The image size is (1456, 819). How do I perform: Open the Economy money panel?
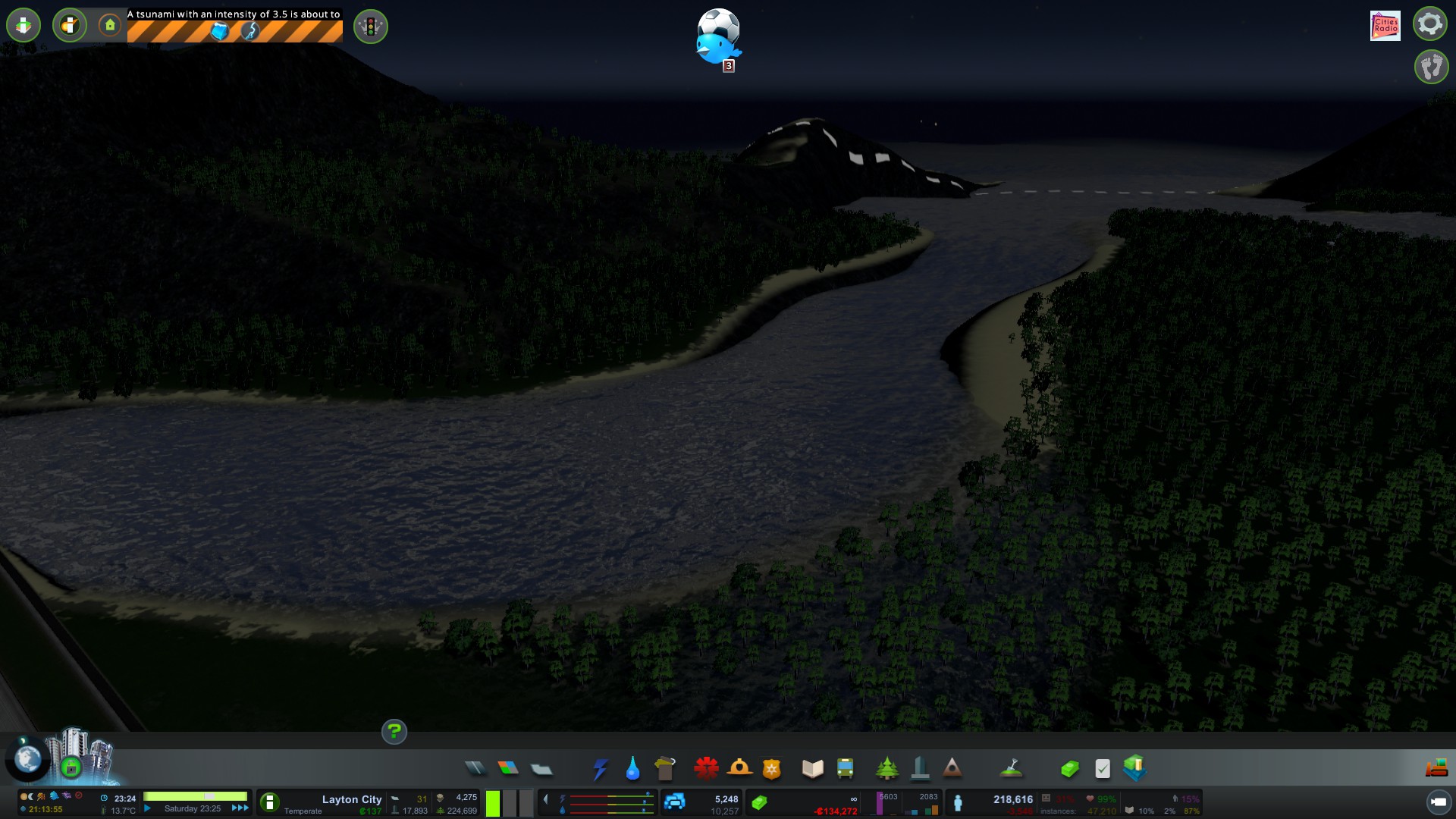coord(1069,769)
